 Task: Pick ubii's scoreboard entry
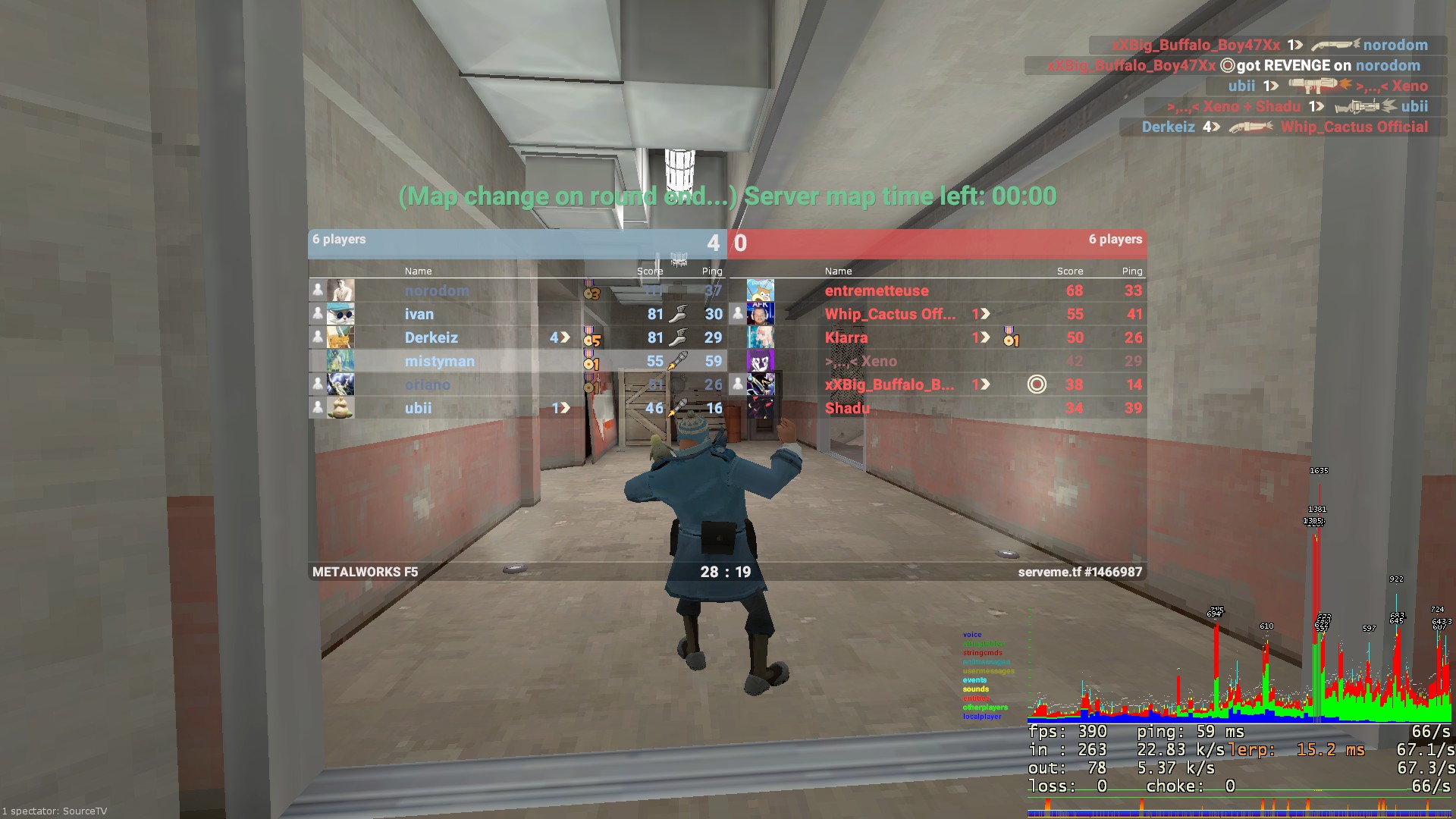pos(419,408)
